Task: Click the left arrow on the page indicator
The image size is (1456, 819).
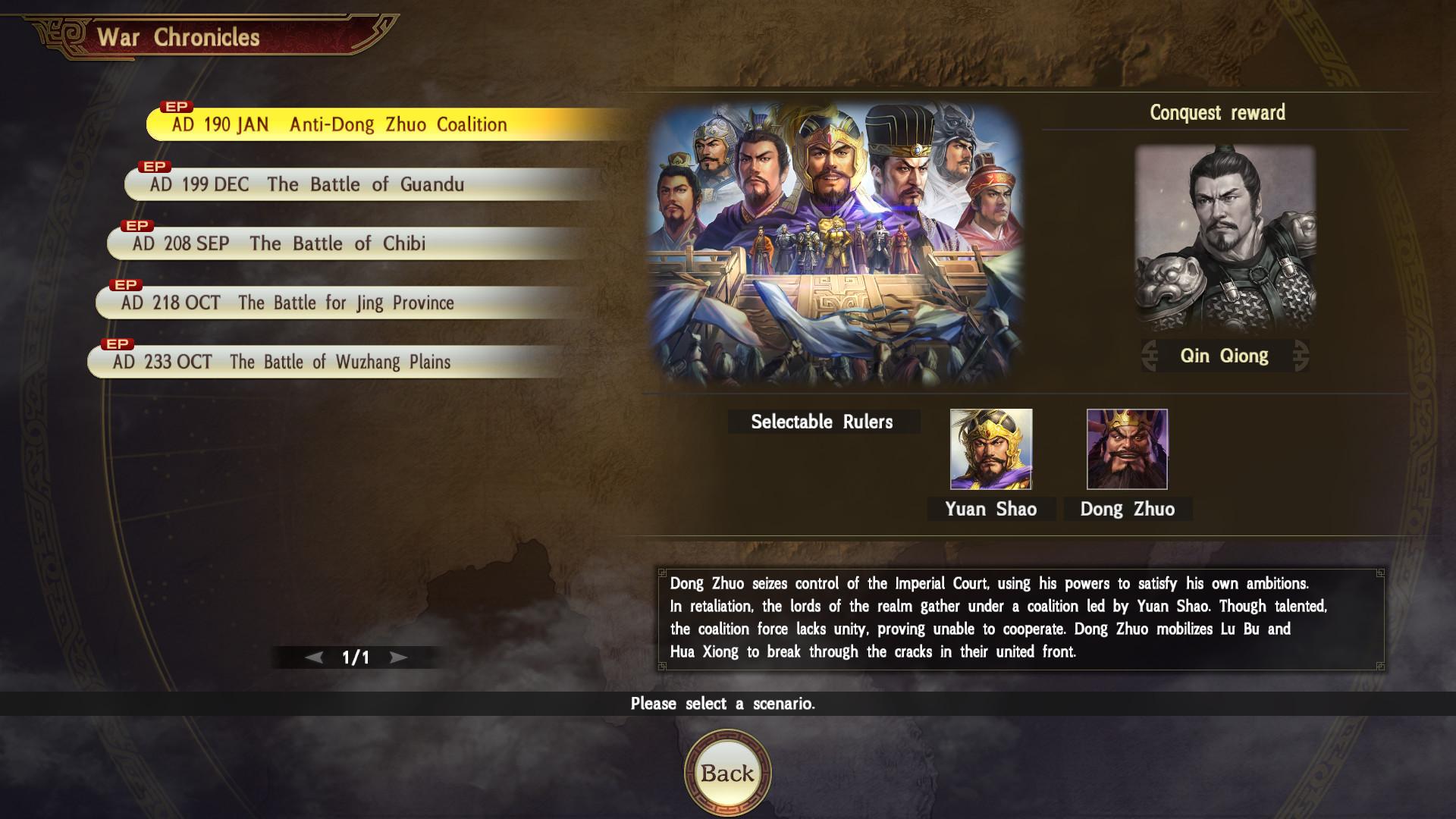Action: coord(312,658)
